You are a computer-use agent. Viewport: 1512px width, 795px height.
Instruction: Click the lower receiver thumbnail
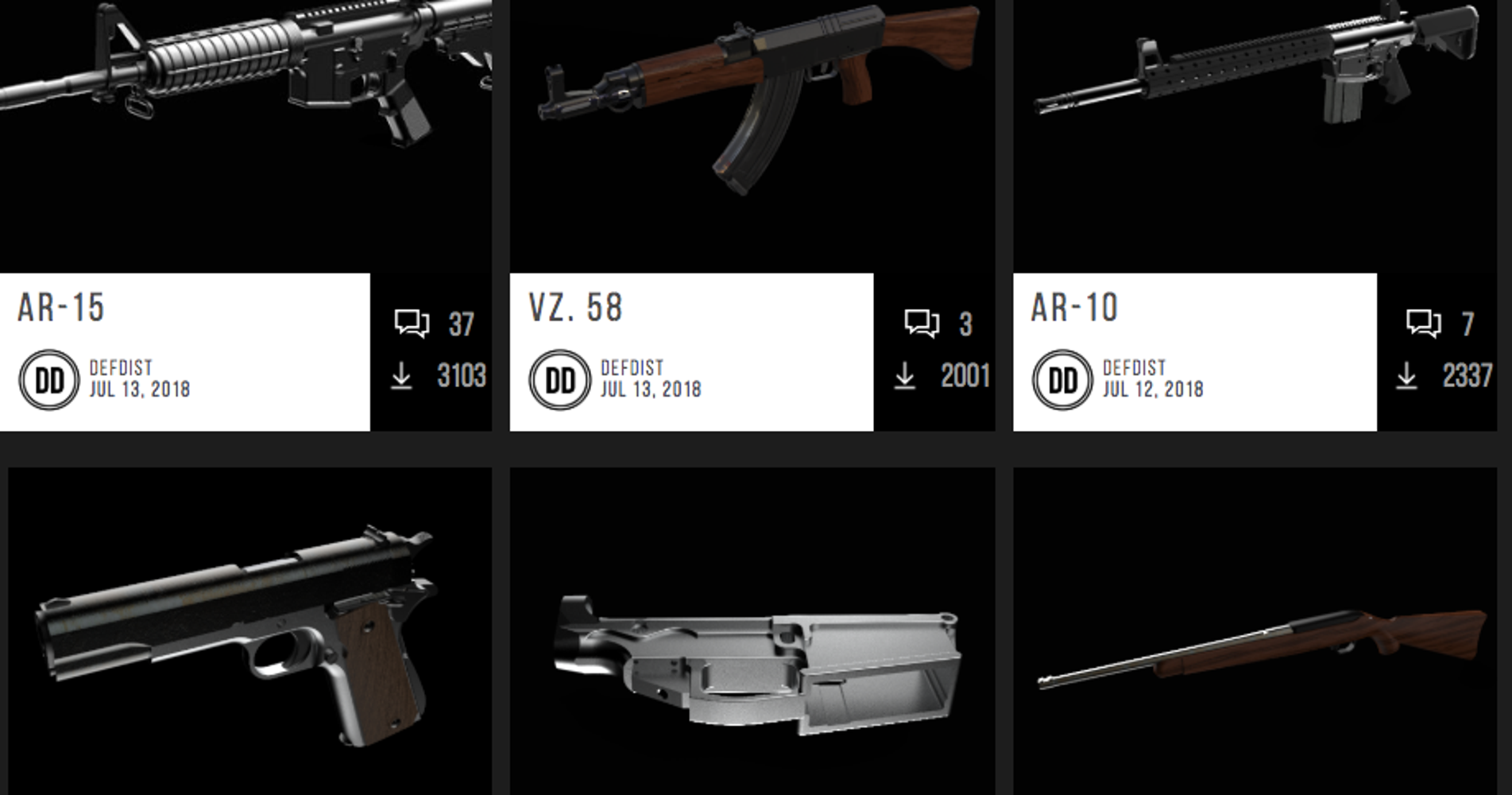pyautogui.click(x=755, y=652)
